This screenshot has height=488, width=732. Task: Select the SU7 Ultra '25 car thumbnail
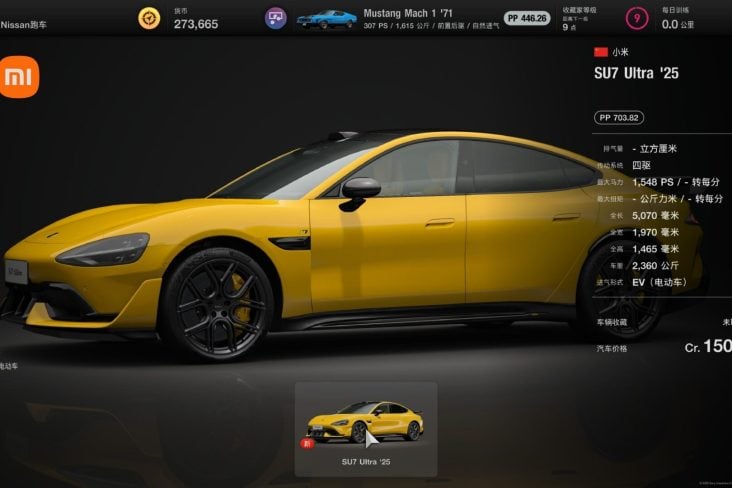364,424
